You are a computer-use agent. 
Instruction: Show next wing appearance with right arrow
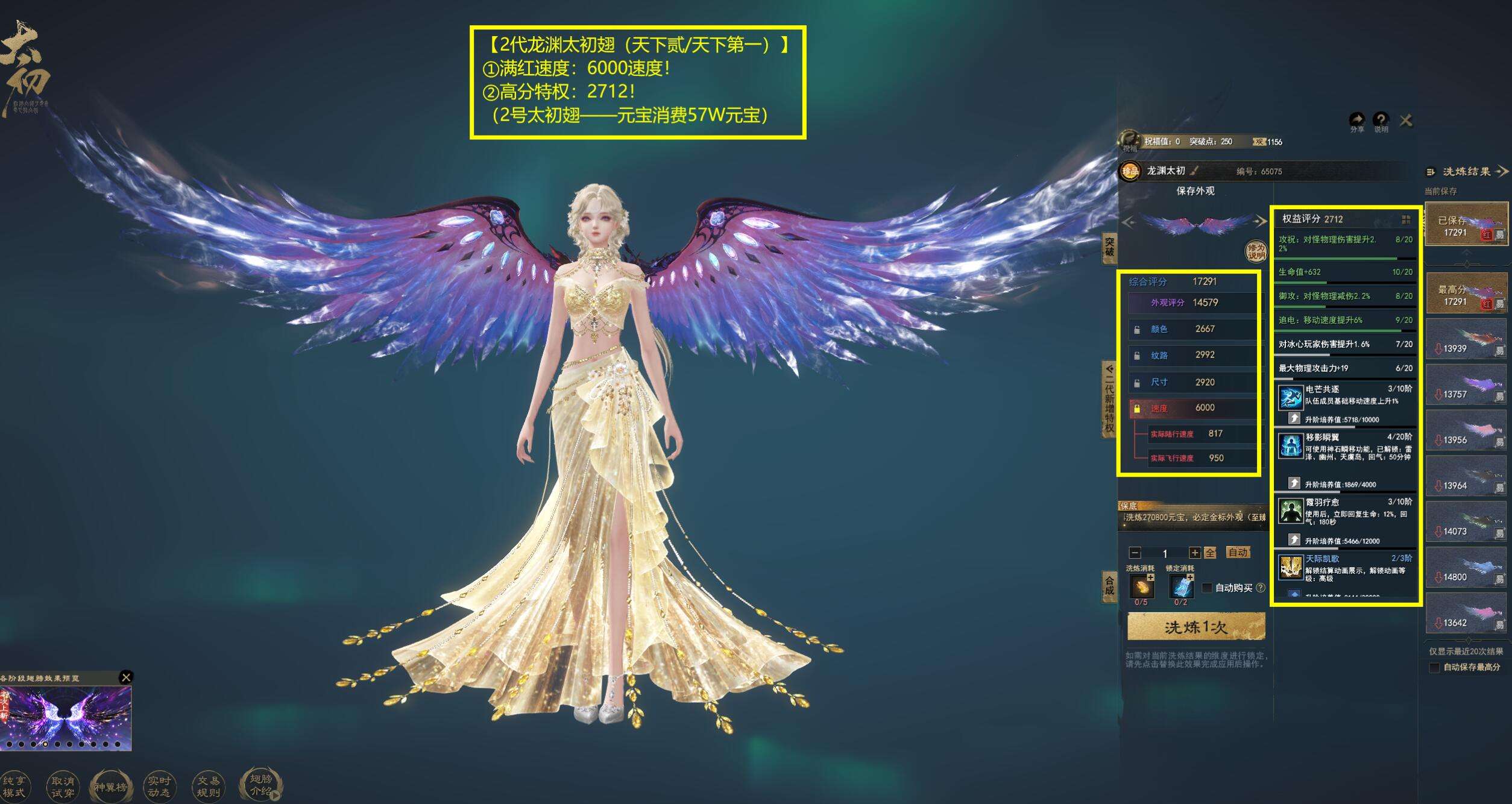1261,222
